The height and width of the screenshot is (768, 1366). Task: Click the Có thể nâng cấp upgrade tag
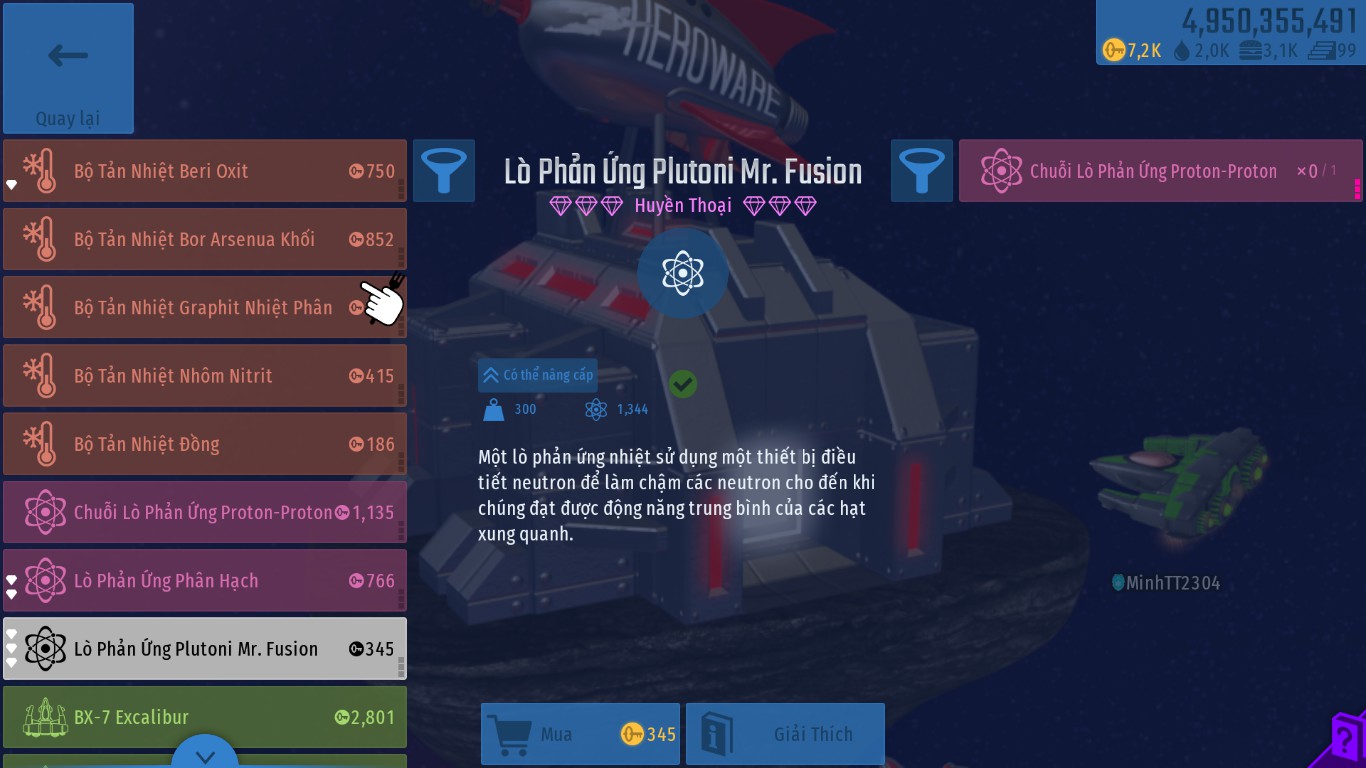[x=538, y=375]
